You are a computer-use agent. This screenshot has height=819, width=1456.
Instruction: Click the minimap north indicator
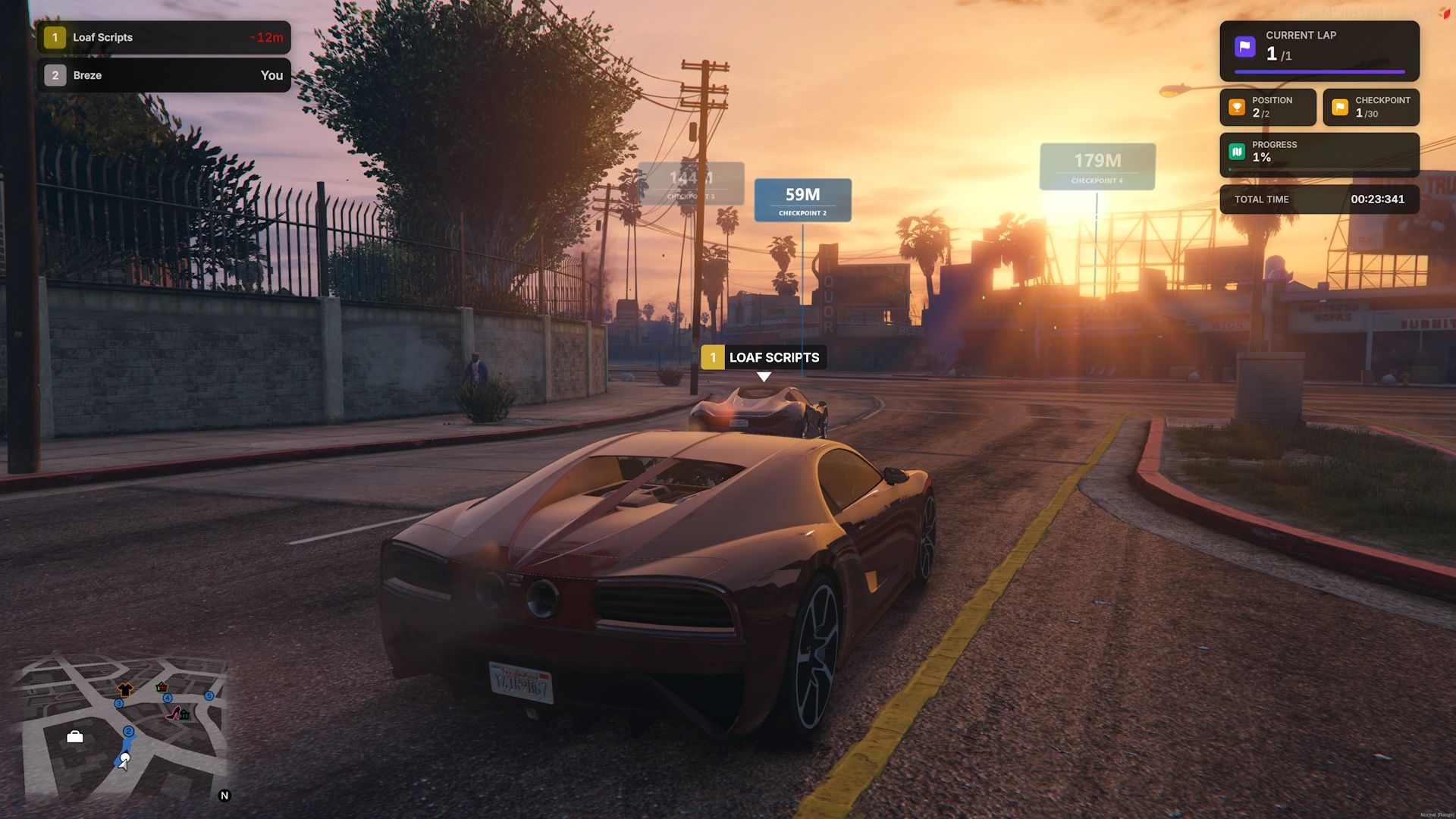(224, 795)
